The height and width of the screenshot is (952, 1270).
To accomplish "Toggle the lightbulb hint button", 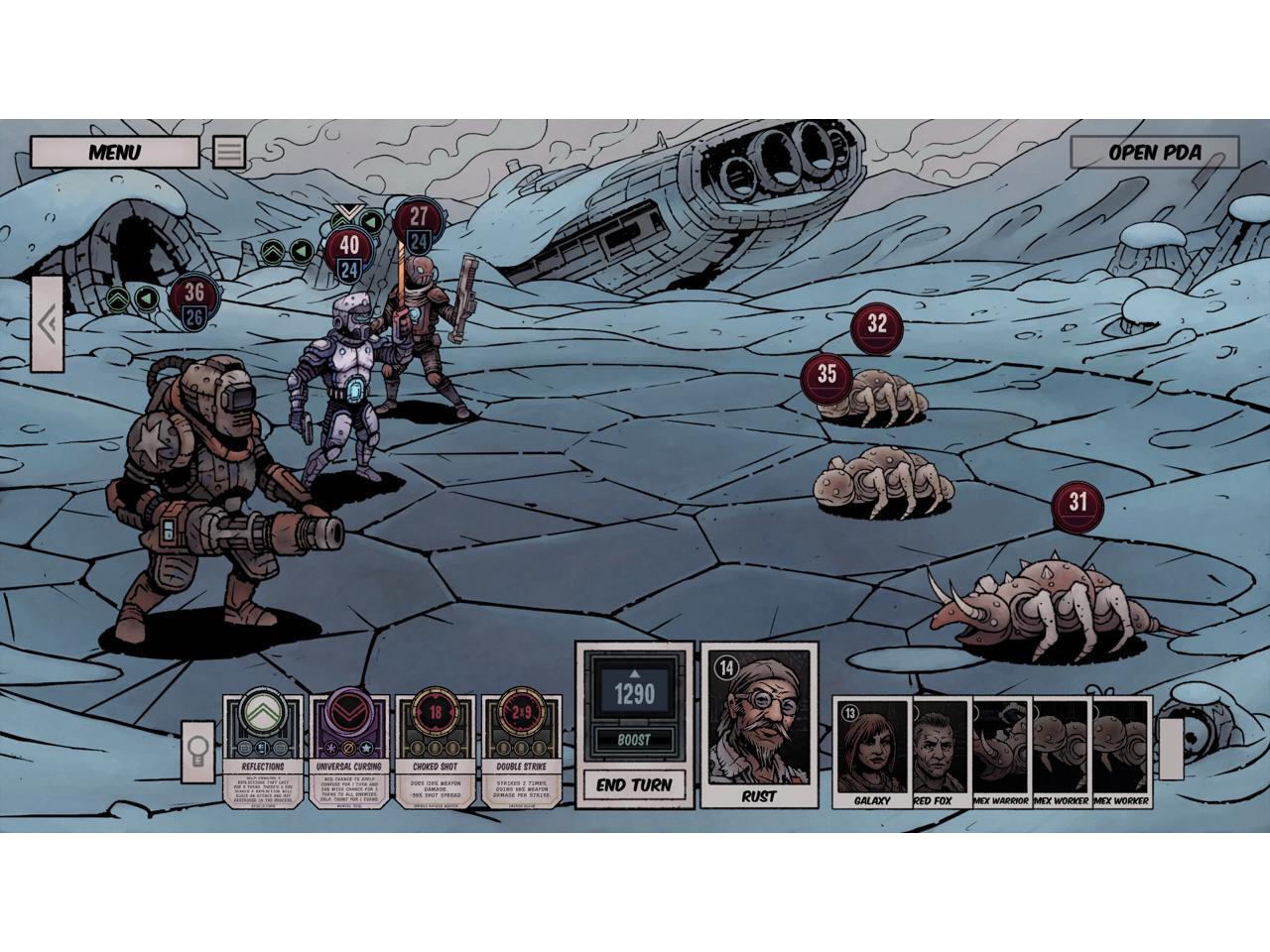I will 196,751.
